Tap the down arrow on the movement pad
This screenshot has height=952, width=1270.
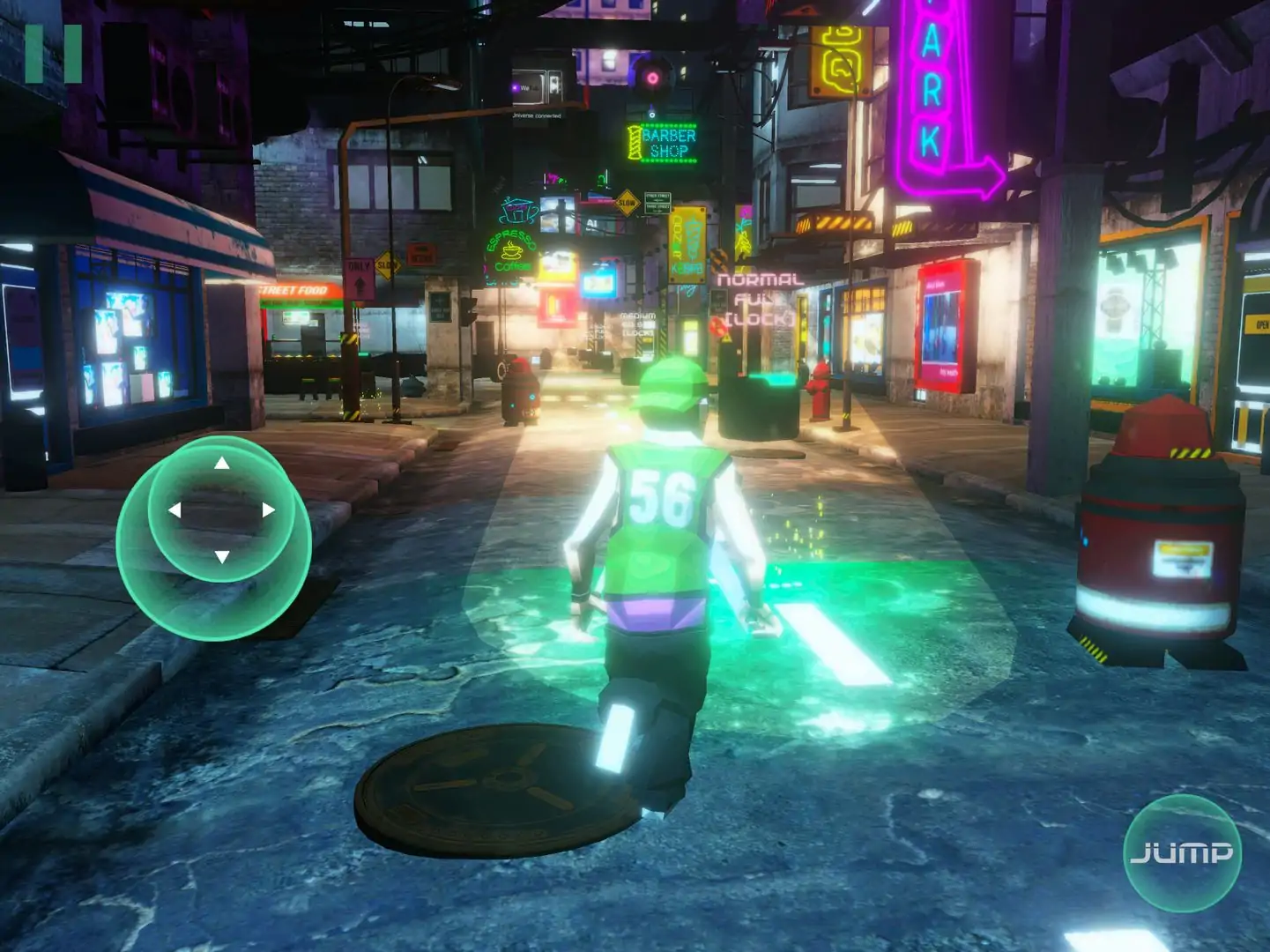[222, 557]
